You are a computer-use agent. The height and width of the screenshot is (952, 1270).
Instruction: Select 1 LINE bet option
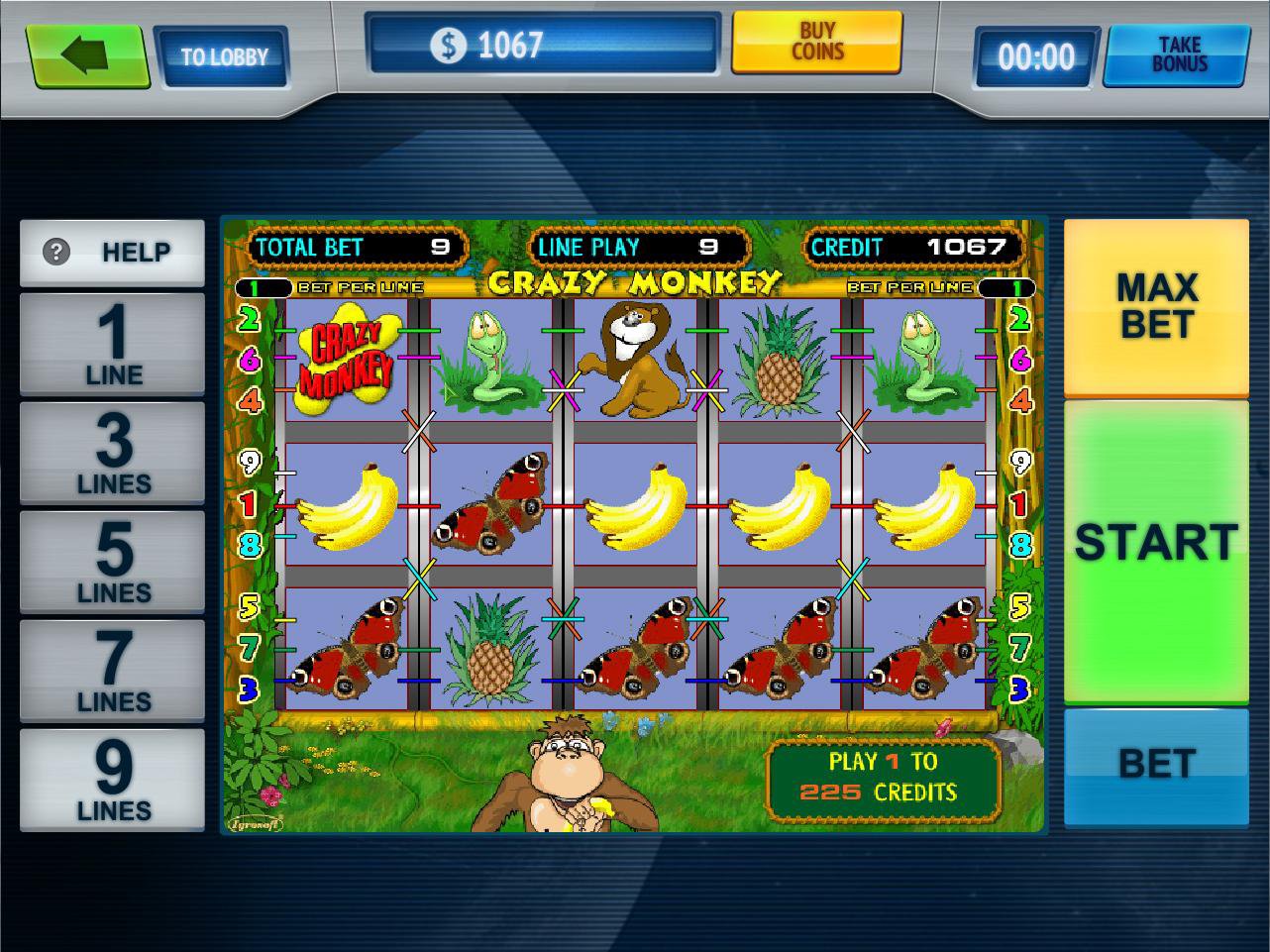[111, 344]
